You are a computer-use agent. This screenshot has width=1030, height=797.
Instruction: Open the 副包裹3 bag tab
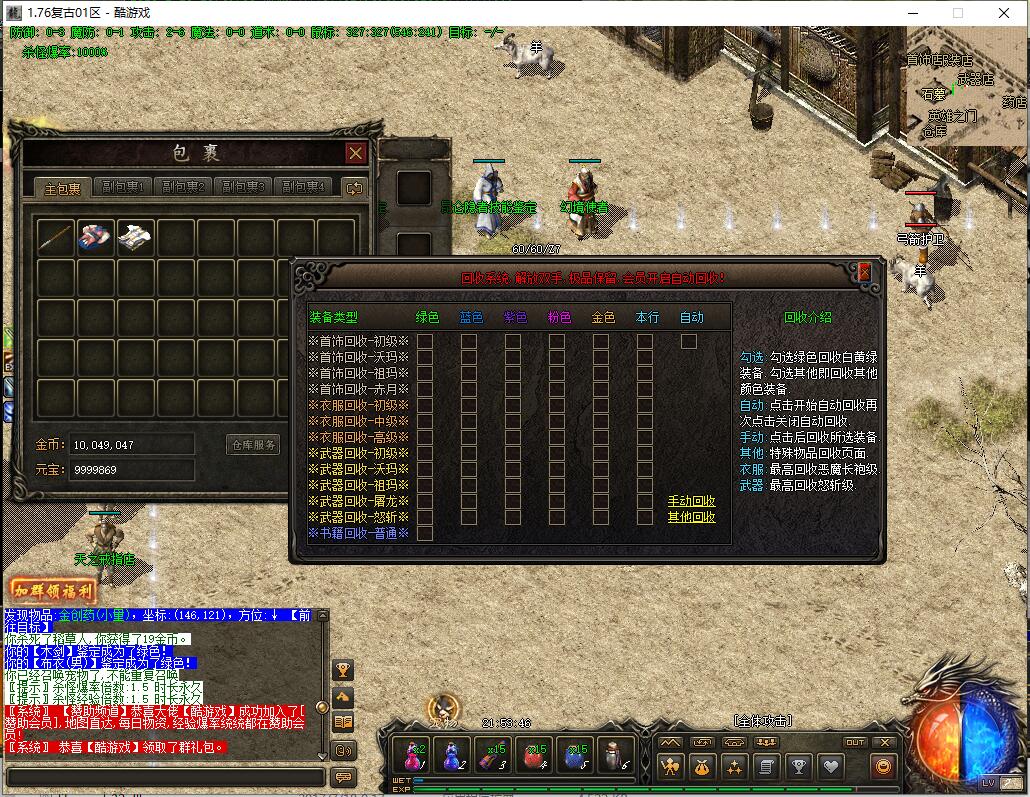pos(242,187)
